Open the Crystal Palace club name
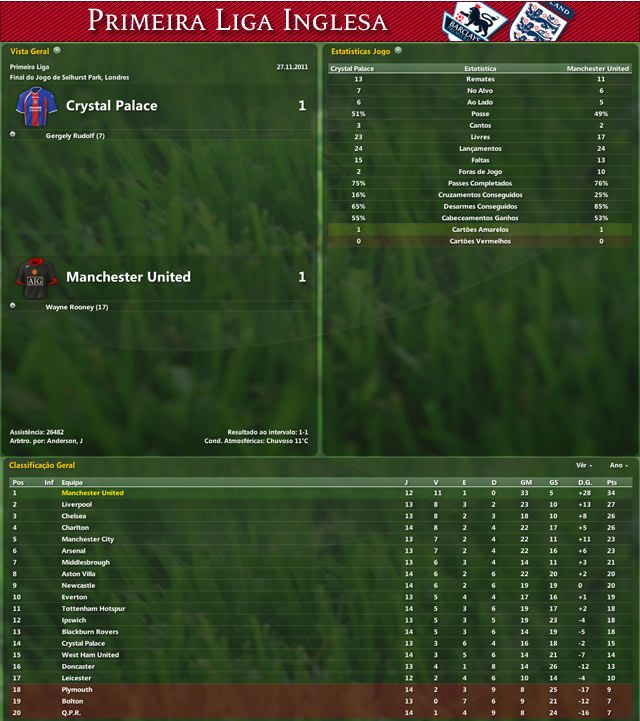The width and height of the screenshot is (640, 721). coord(111,105)
